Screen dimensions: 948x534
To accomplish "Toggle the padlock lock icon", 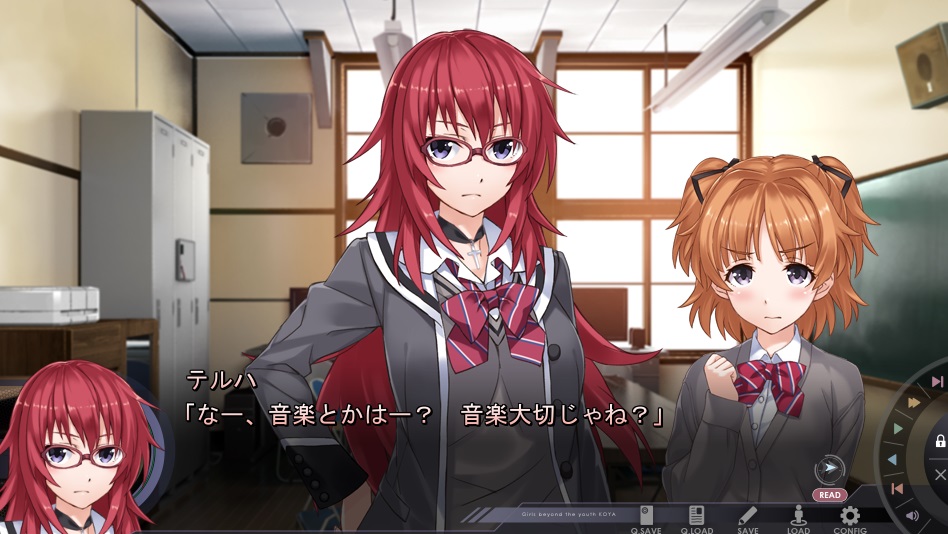I will tap(940, 441).
